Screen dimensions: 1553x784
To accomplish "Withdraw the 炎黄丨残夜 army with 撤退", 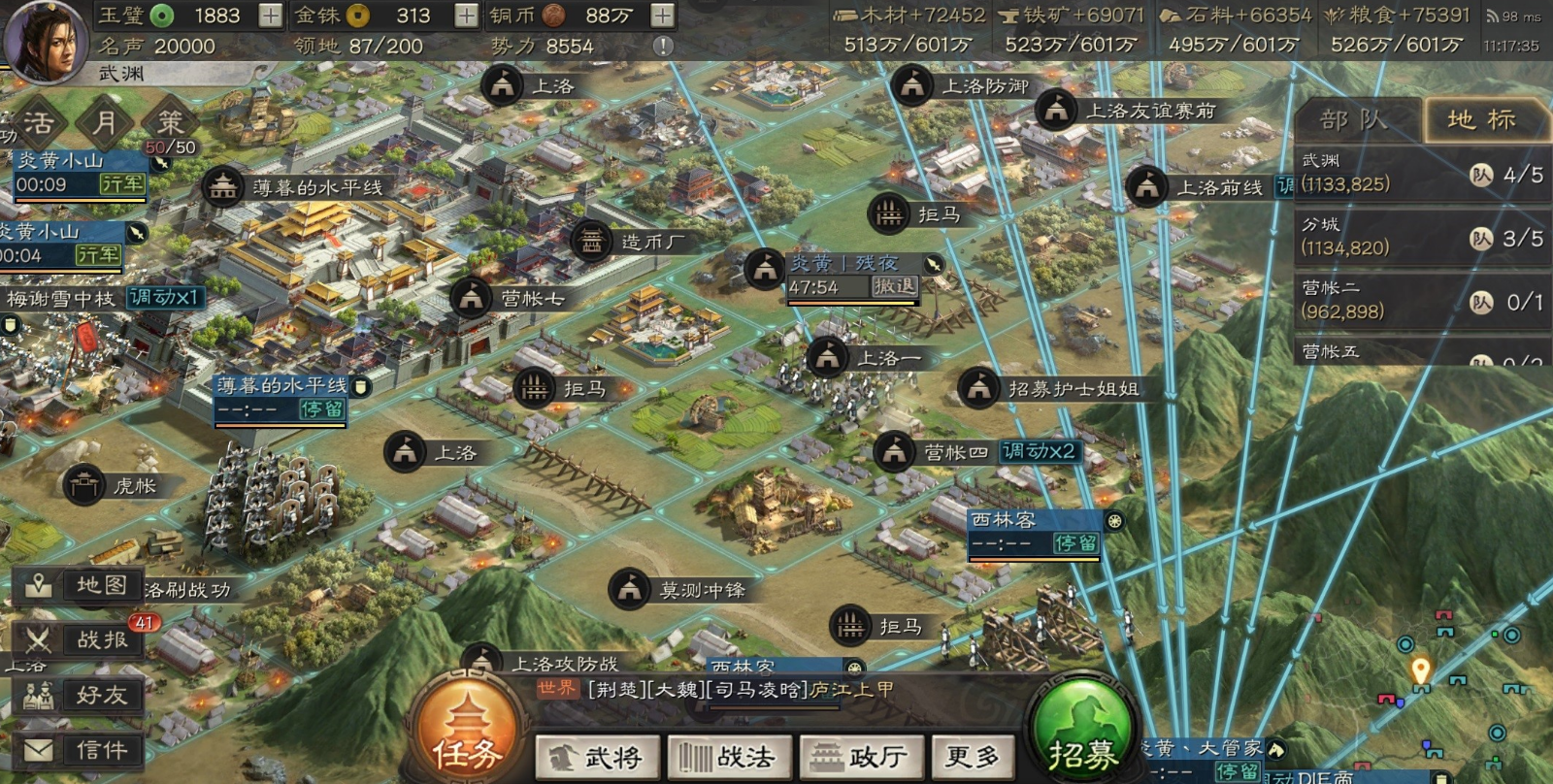I will [x=894, y=286].
